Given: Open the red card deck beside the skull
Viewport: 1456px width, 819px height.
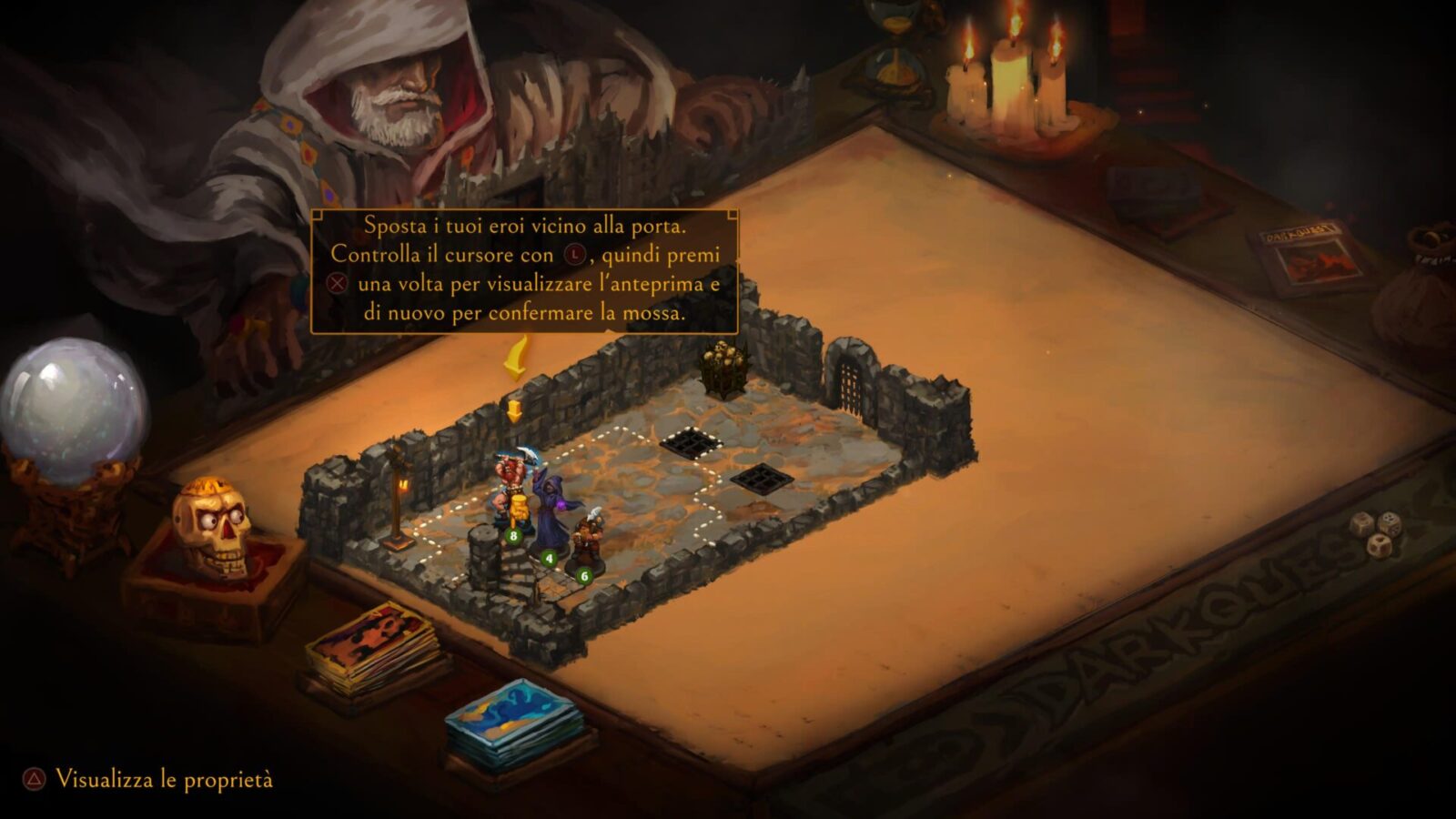Looking at the screenshot, I should pyautogui.click(x=372, y=648).
